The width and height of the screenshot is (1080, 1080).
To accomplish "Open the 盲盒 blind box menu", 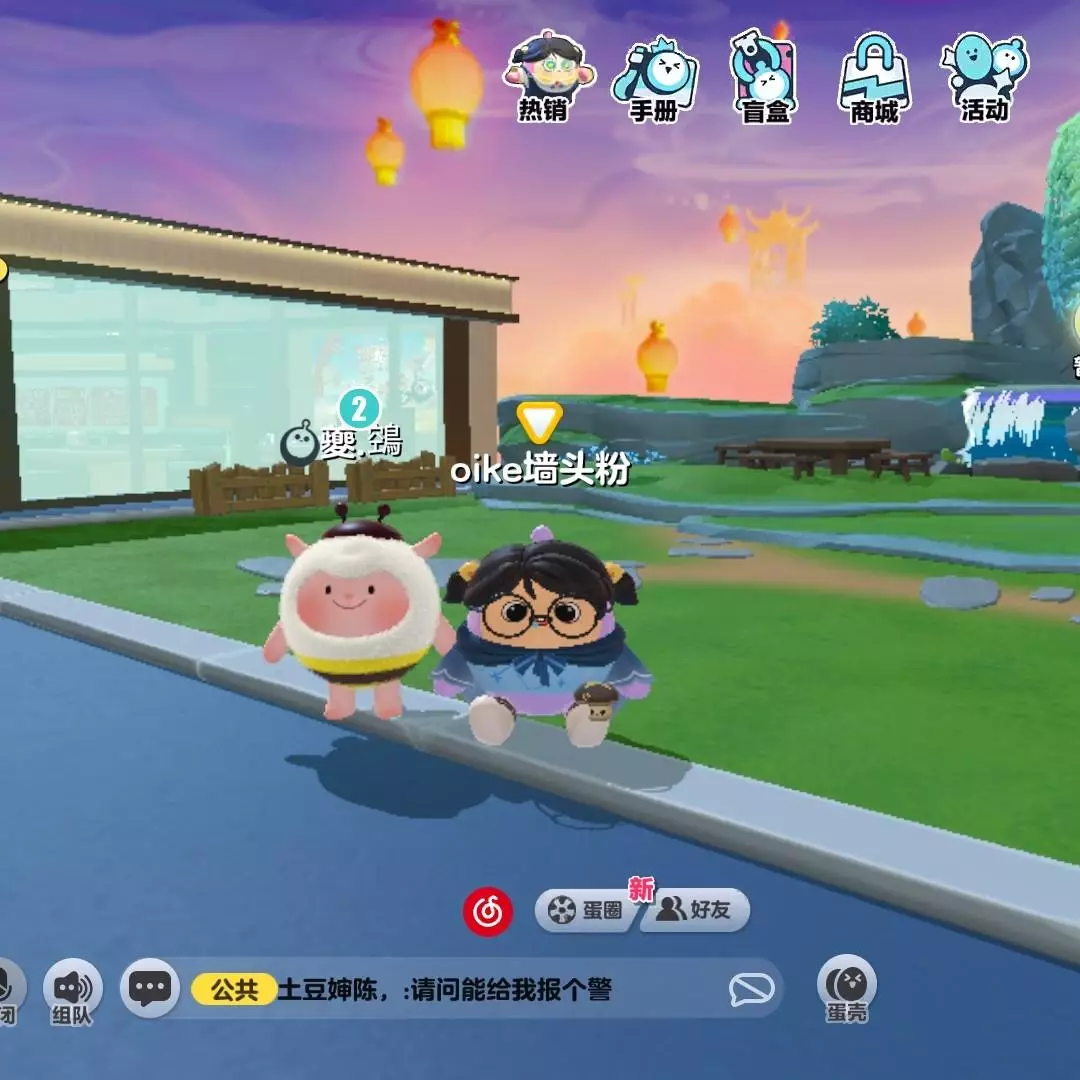I will coord(765,76).
